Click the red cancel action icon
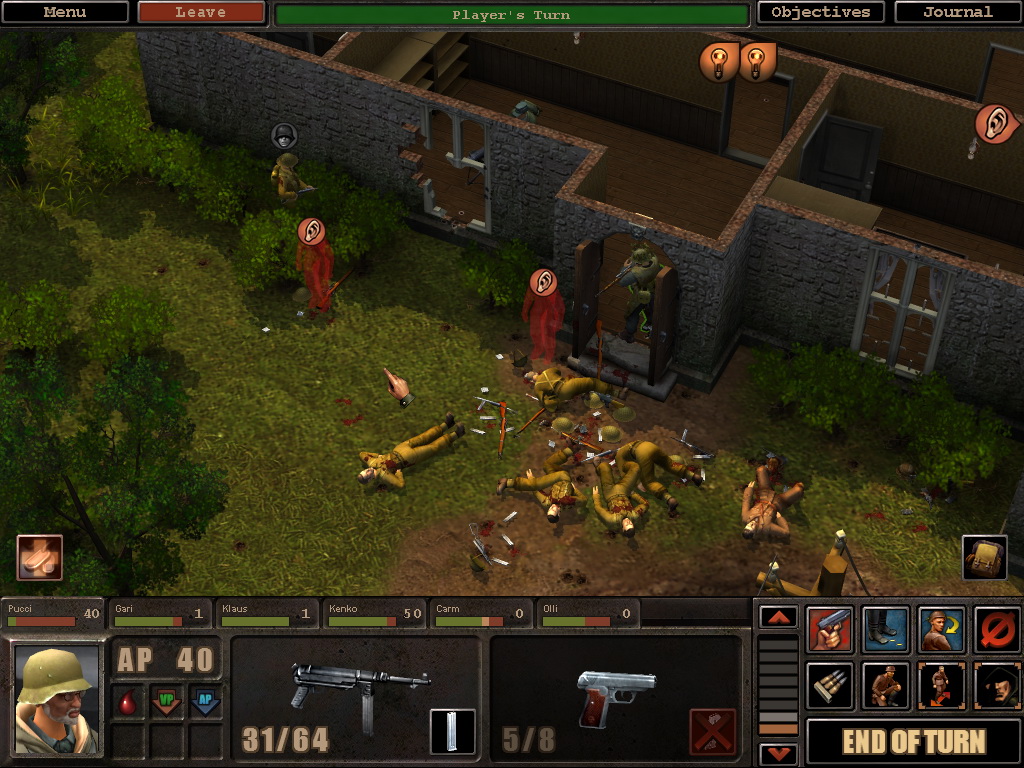 997,630
